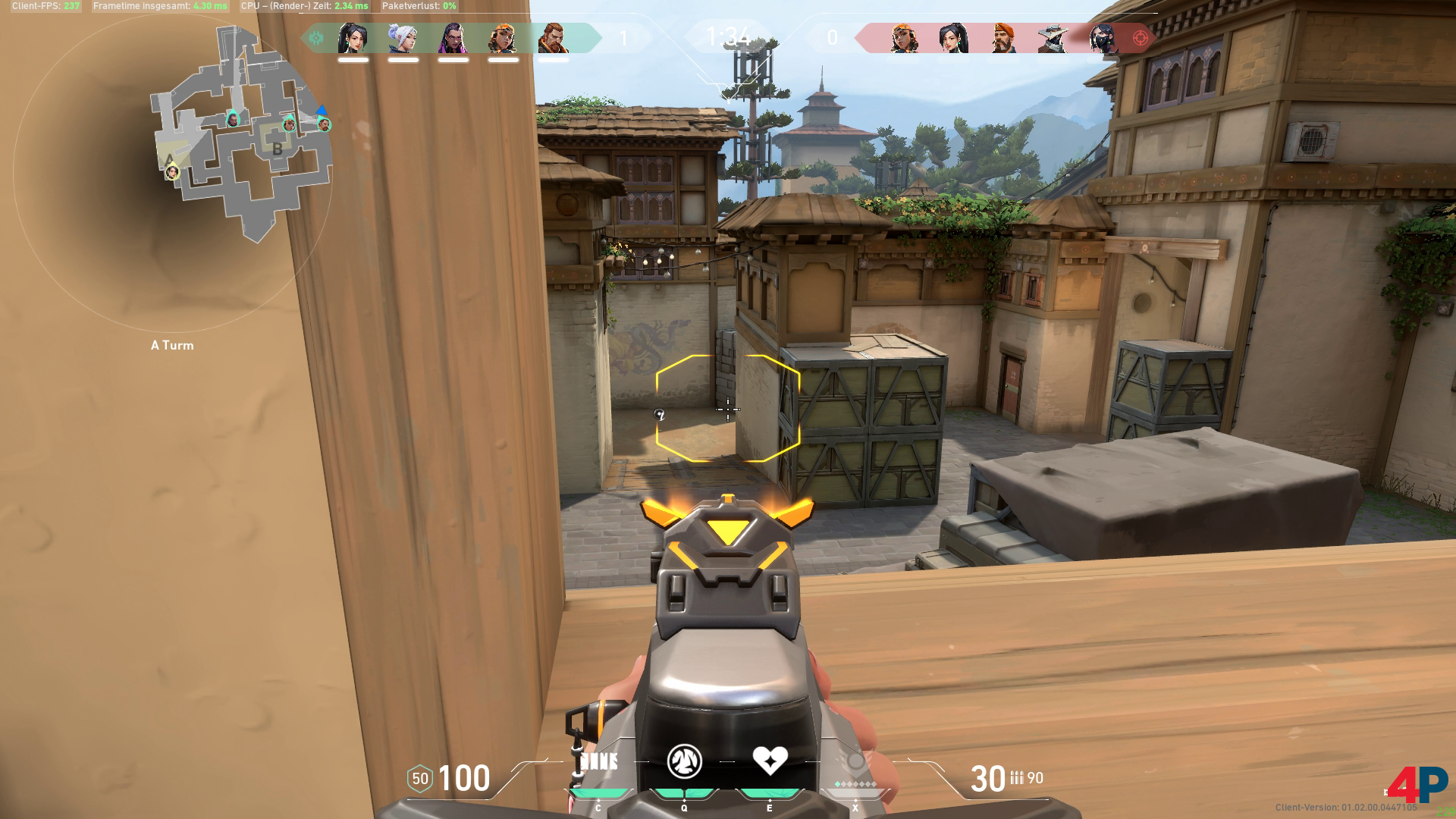Pick Sage's portrait in the green team bar
The image size is (1456, 819).
click(x=353, y=38)
